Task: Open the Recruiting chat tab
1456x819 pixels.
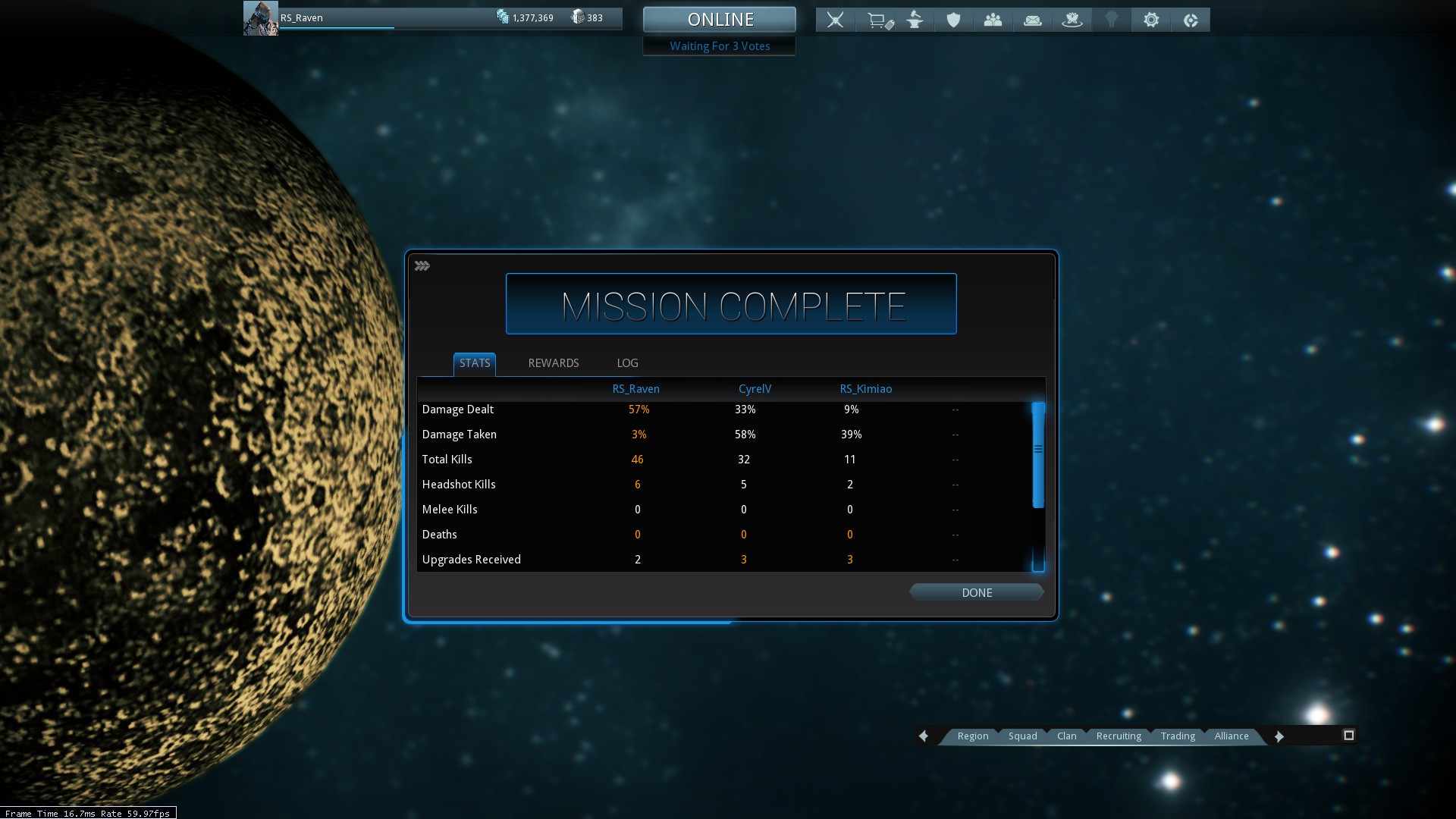Action: pos(1118,736)
